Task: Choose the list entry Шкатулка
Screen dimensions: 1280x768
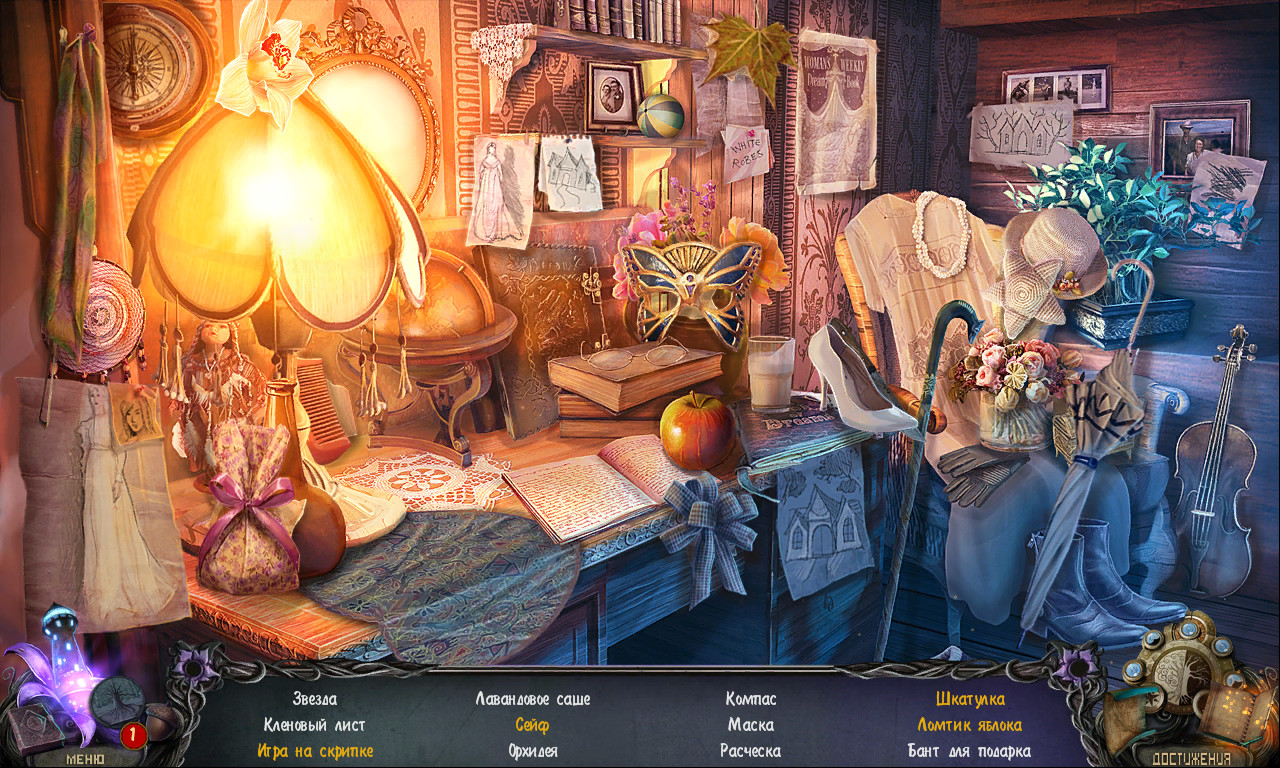Action: (x=970, y=699)
